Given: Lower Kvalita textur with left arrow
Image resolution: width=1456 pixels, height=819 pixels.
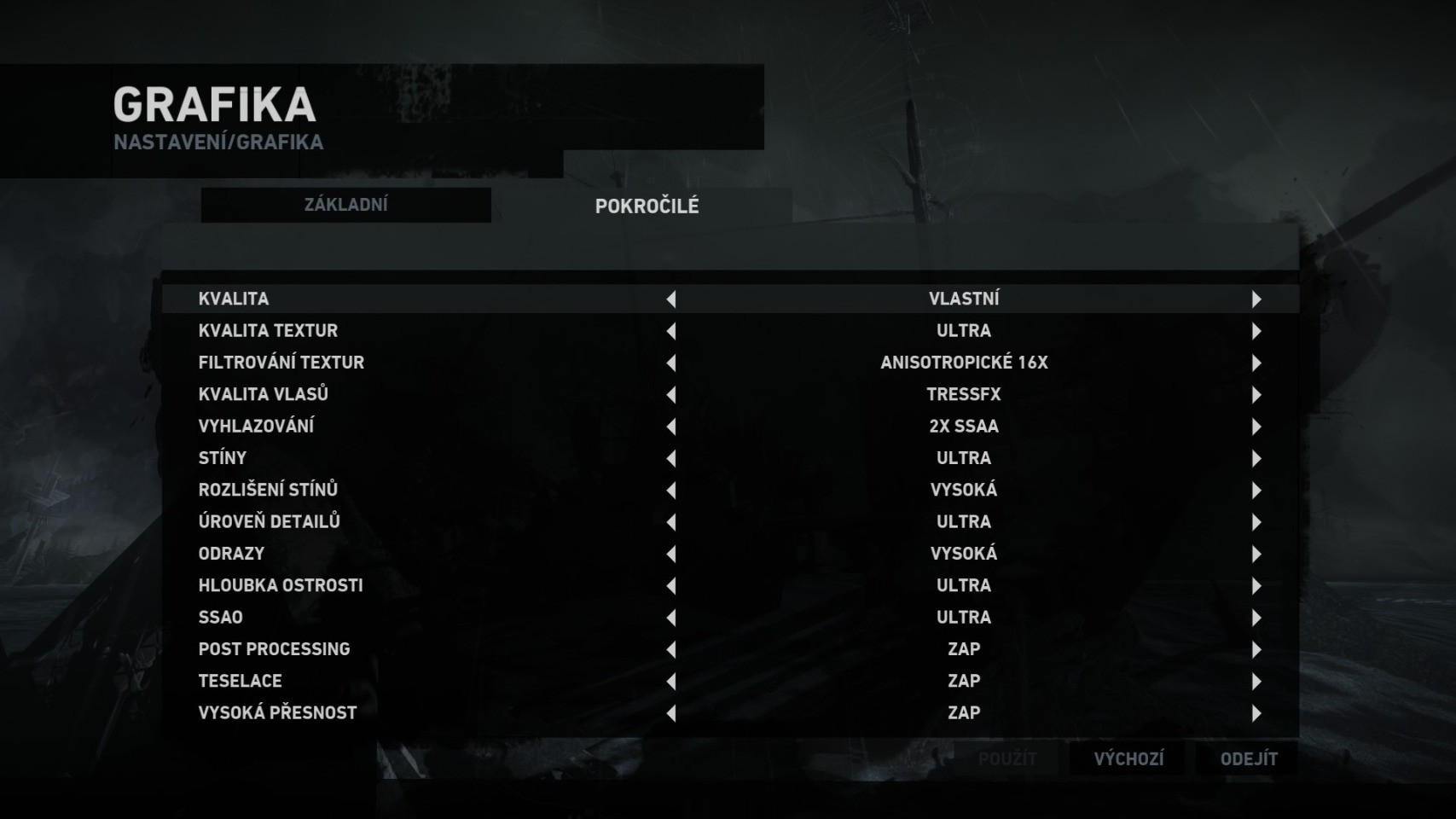Looking at the screenshot, I should [x=671, y=331].
